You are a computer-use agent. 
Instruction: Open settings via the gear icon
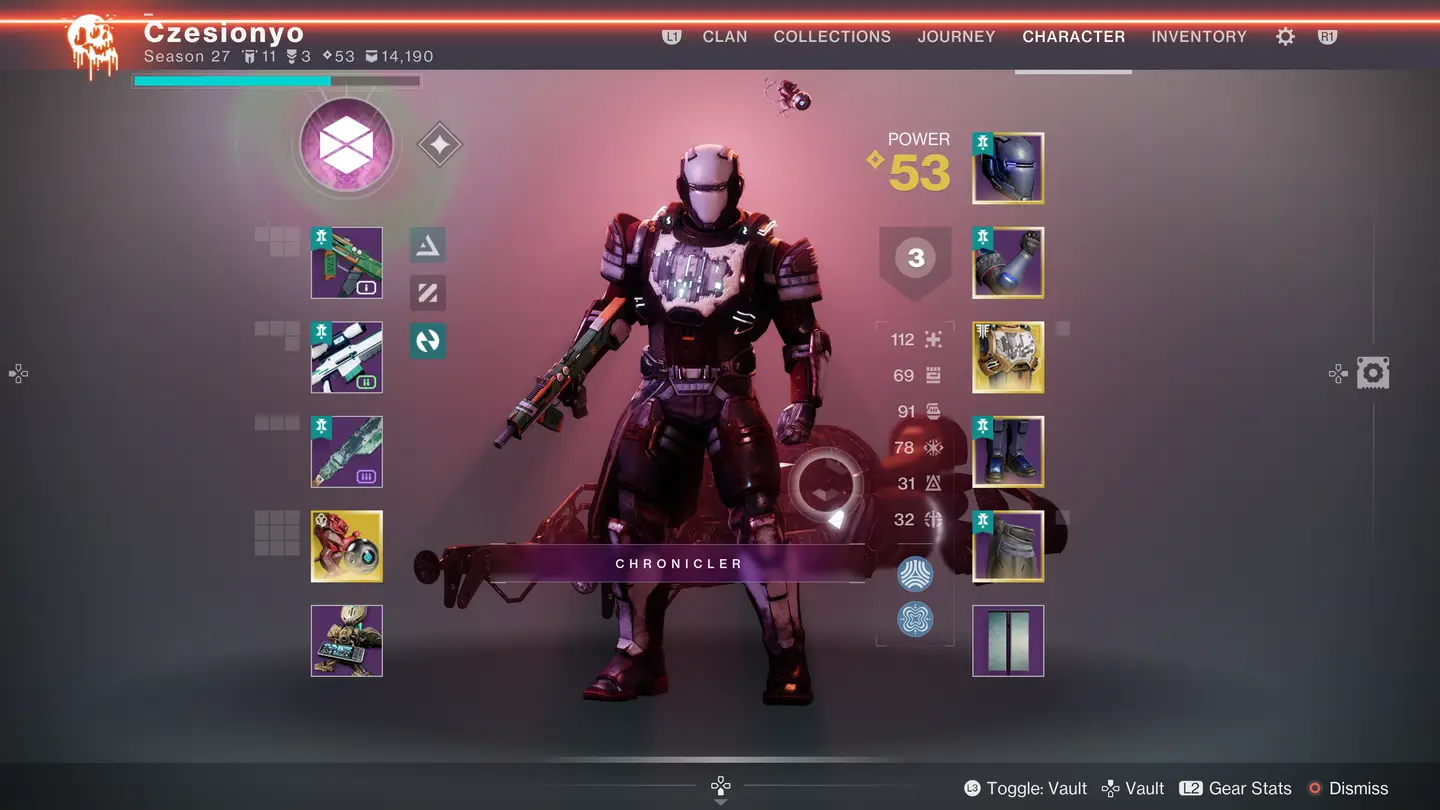click(1285, 37)
